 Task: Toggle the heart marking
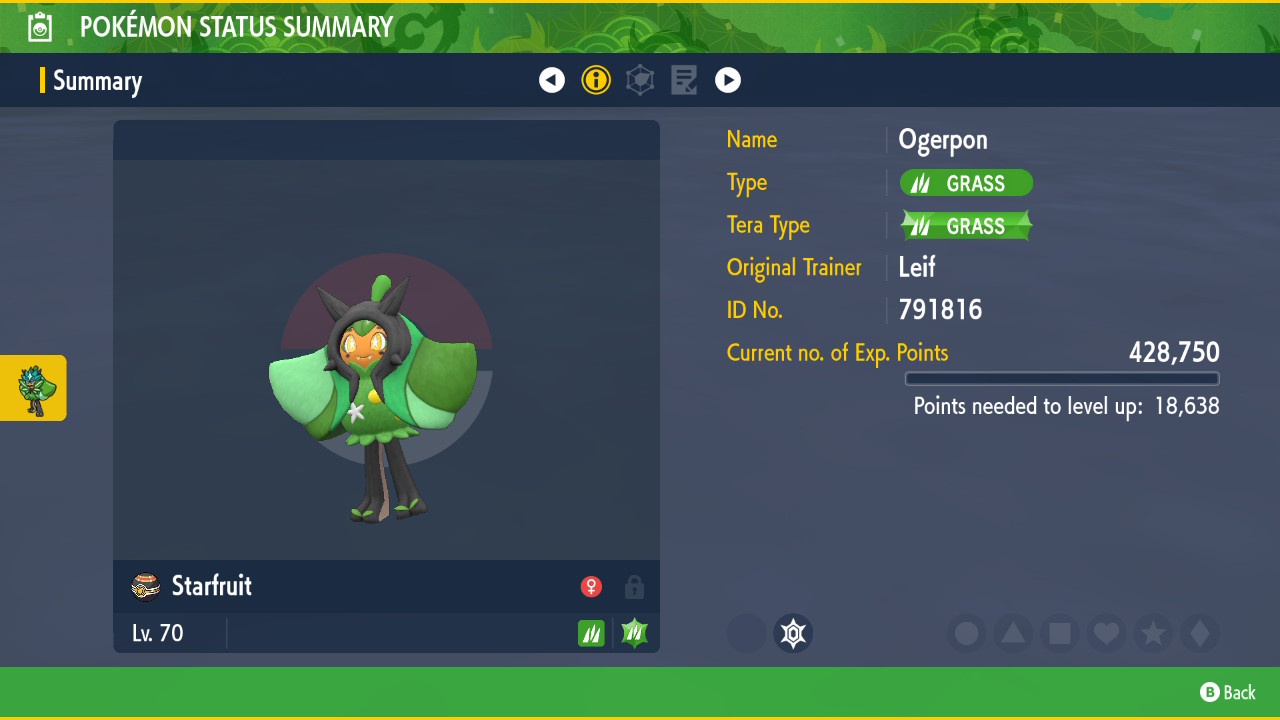[x=1106, y=634]
